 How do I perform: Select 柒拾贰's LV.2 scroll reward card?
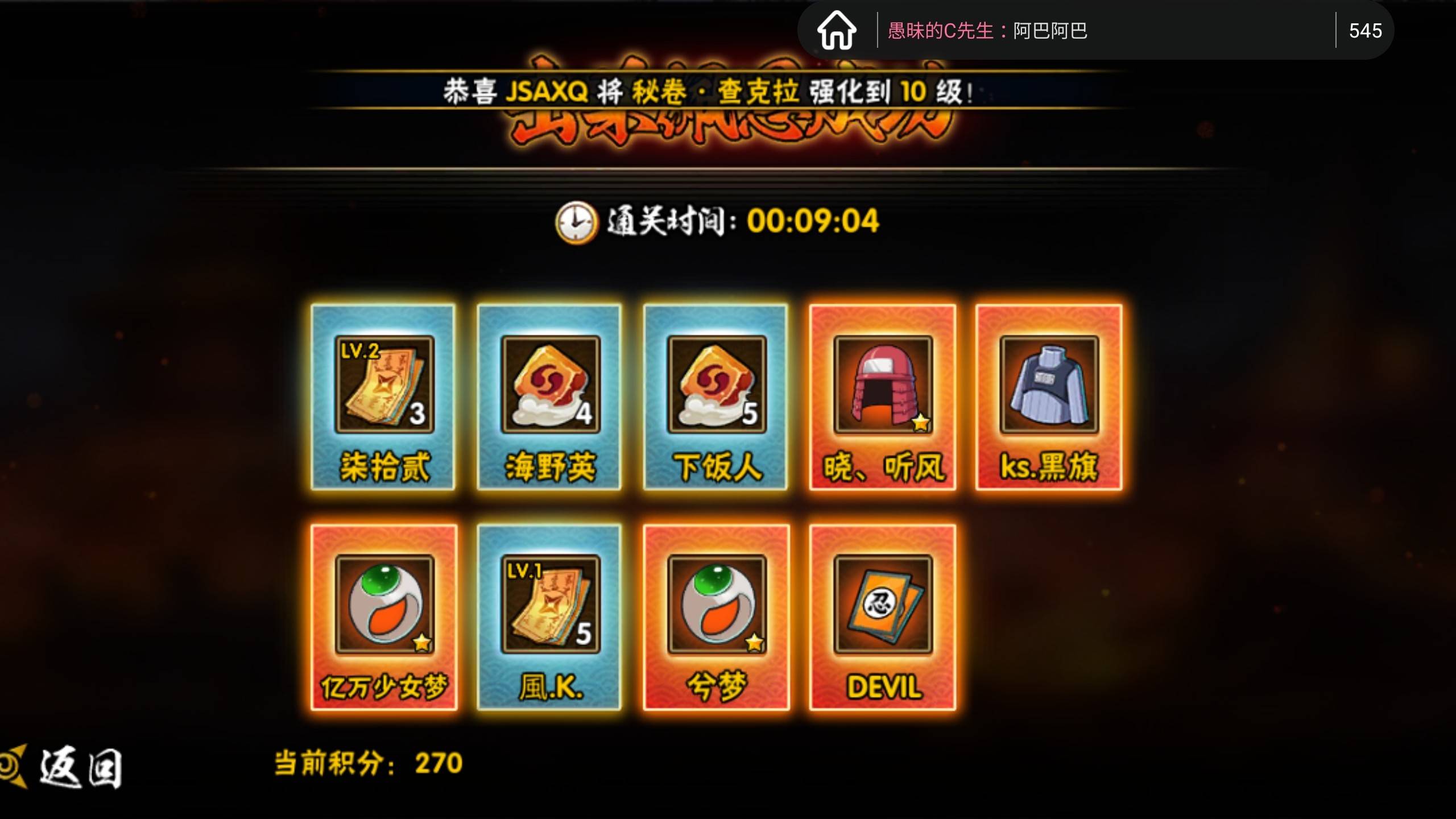[383, 397]
